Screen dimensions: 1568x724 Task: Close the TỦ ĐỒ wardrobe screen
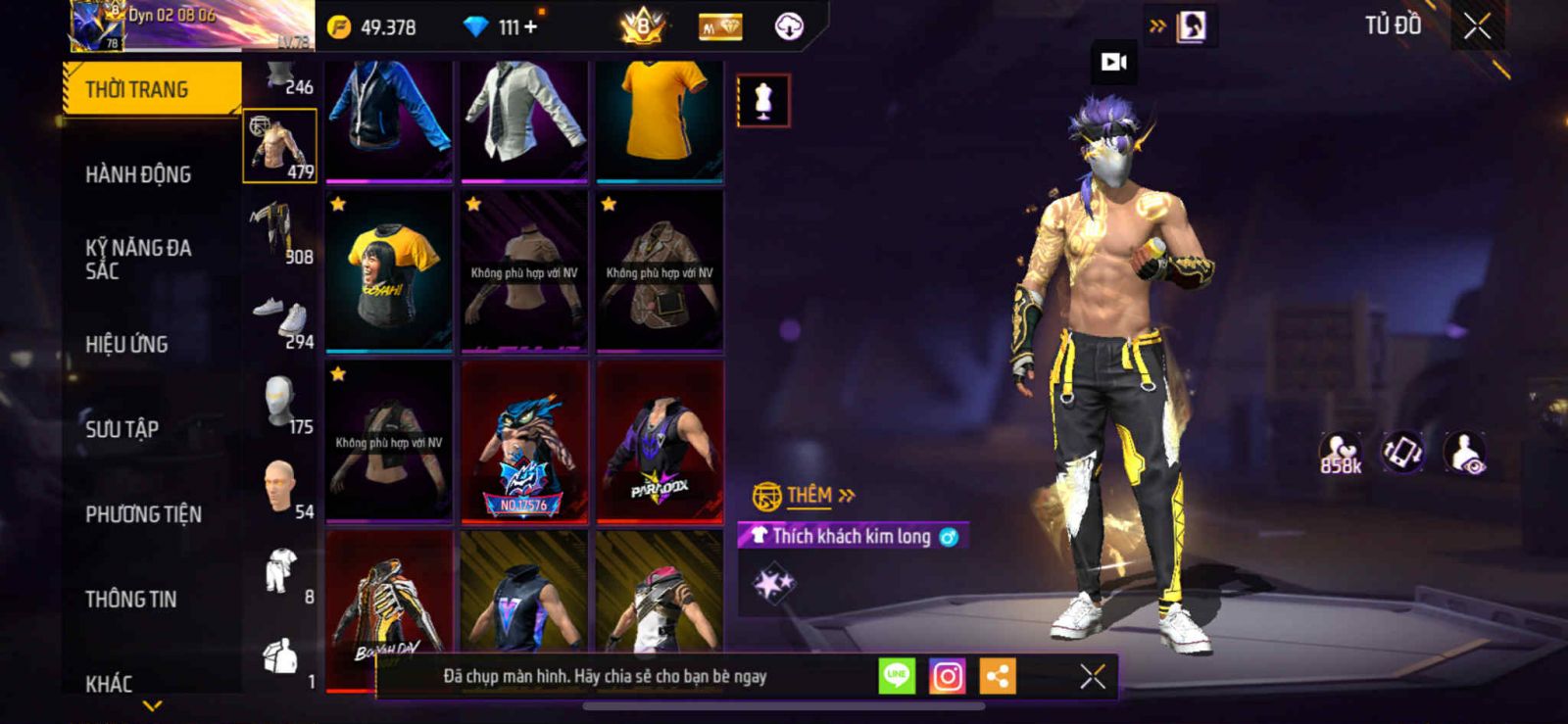pos(1477,26)
